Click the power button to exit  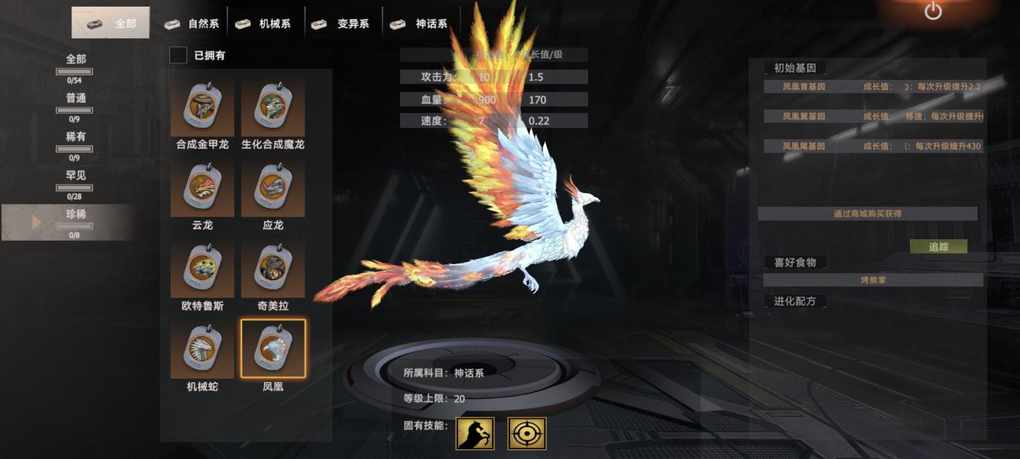tap(933, 12)
